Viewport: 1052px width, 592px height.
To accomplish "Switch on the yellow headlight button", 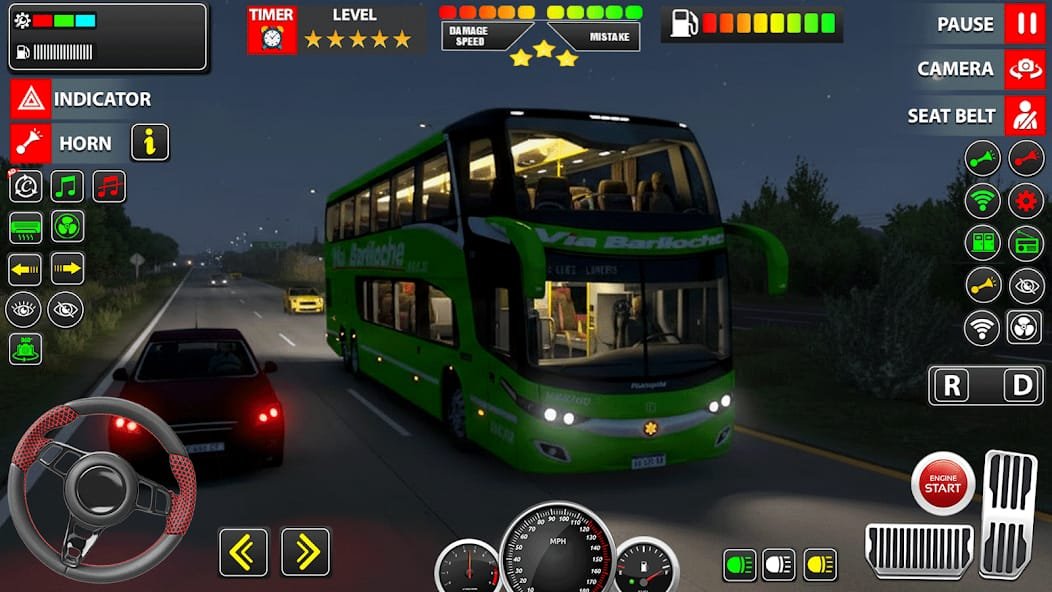I will 820,565.
